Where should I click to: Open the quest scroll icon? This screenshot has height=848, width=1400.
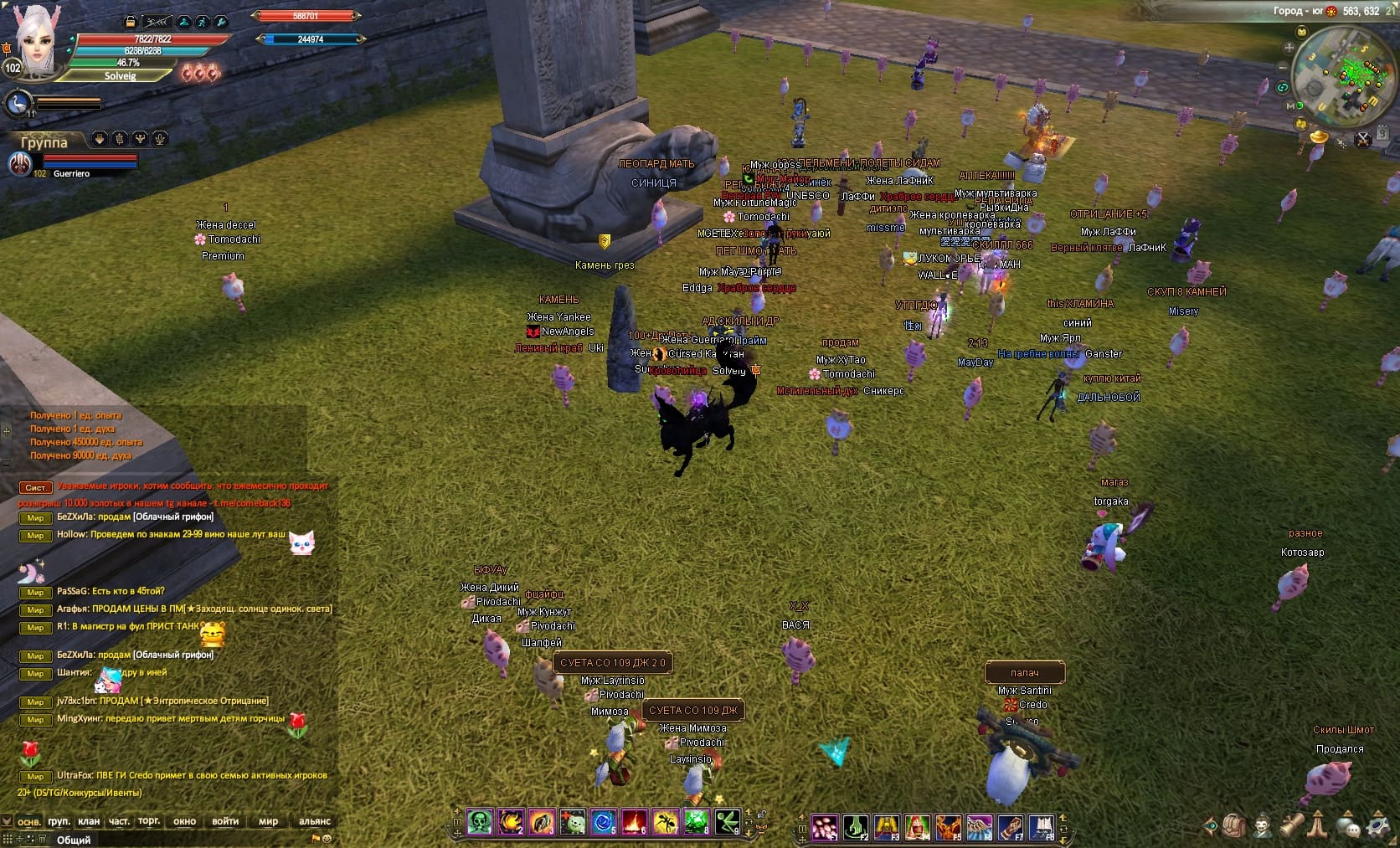(x=1292, y=827)
